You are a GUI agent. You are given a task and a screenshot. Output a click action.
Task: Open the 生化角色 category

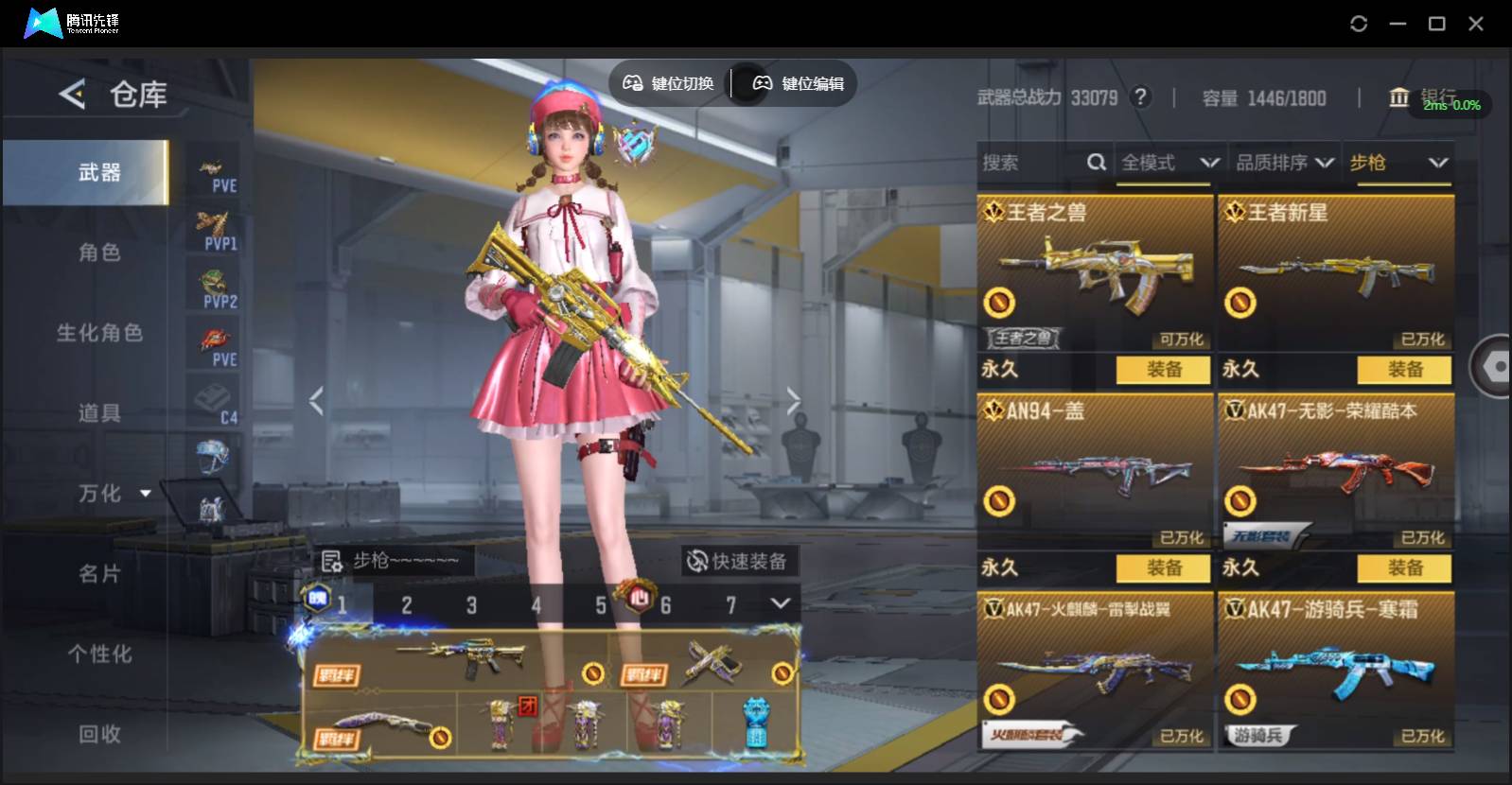99,333
